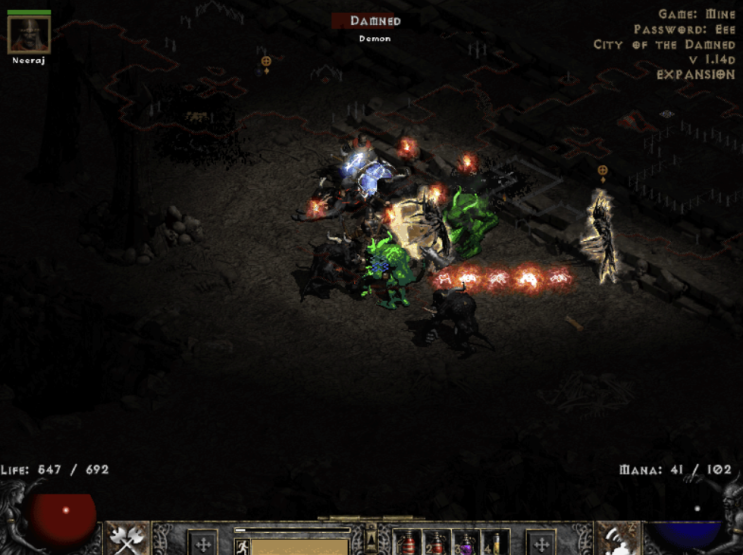Open the right-click skill icon selector
This screenshot has width=743, height=555.
point(617,540)
